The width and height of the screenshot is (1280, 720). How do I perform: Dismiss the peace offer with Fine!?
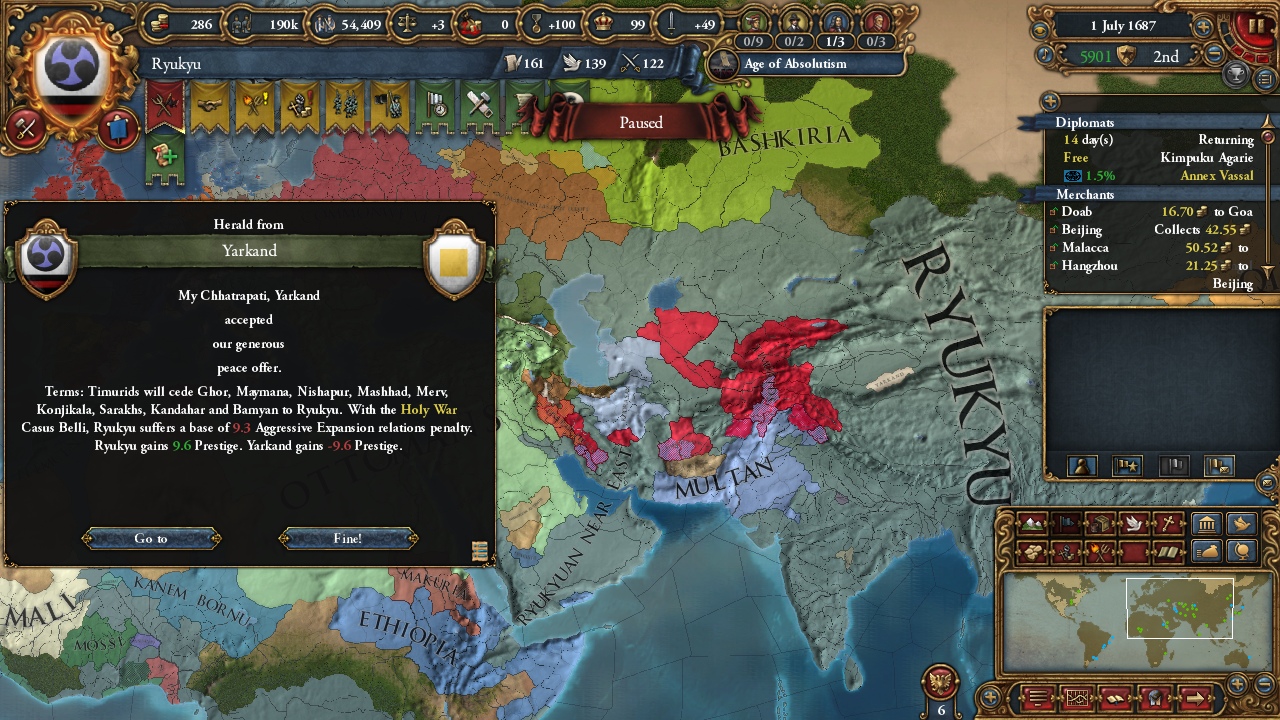(x=348, y=538)
